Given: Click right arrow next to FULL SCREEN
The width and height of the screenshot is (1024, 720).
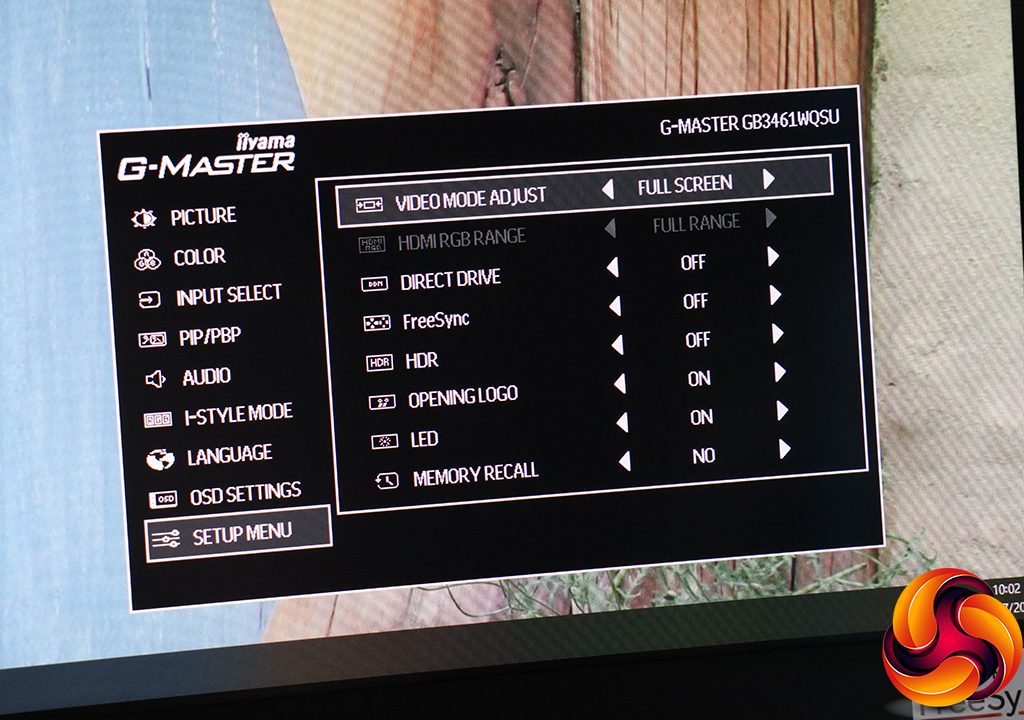Looking at the screenshot, I should coord(769,180).
